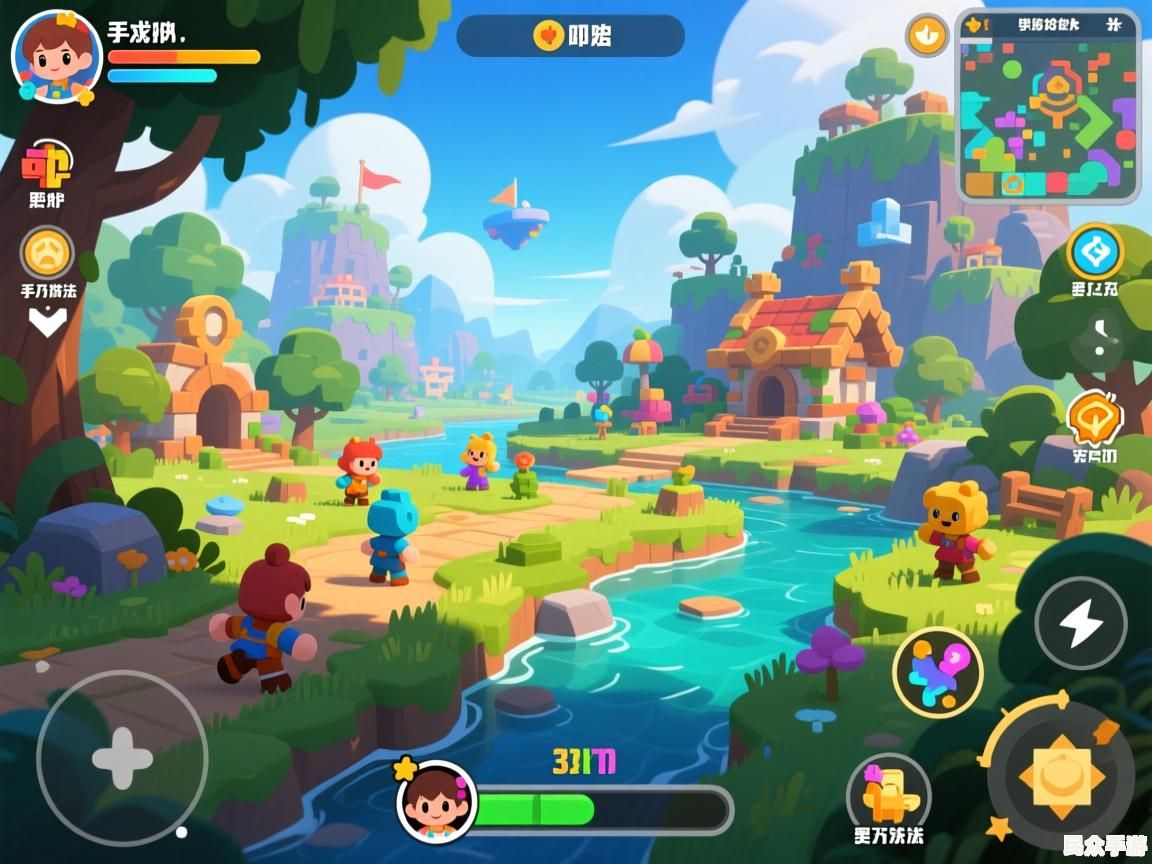
Task: Expand the white down-chevron arrow
Action: click(x=47, y=322)
